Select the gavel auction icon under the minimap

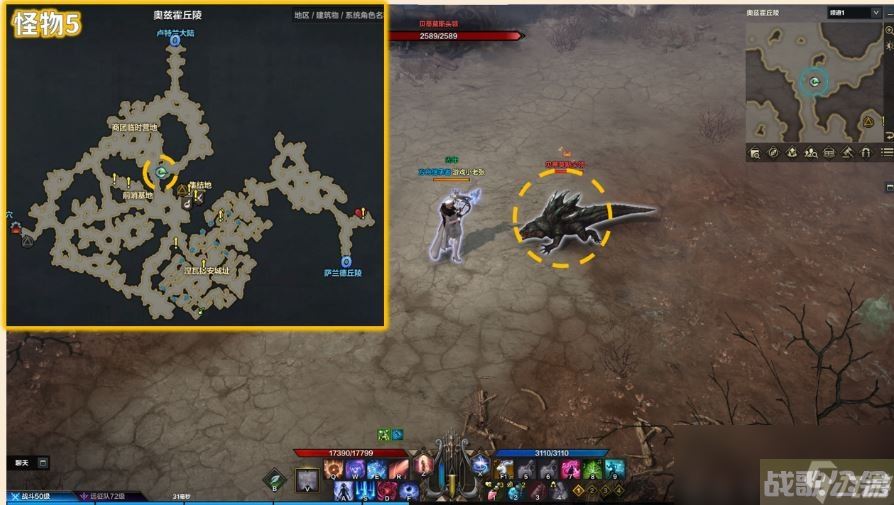point(845,153)
